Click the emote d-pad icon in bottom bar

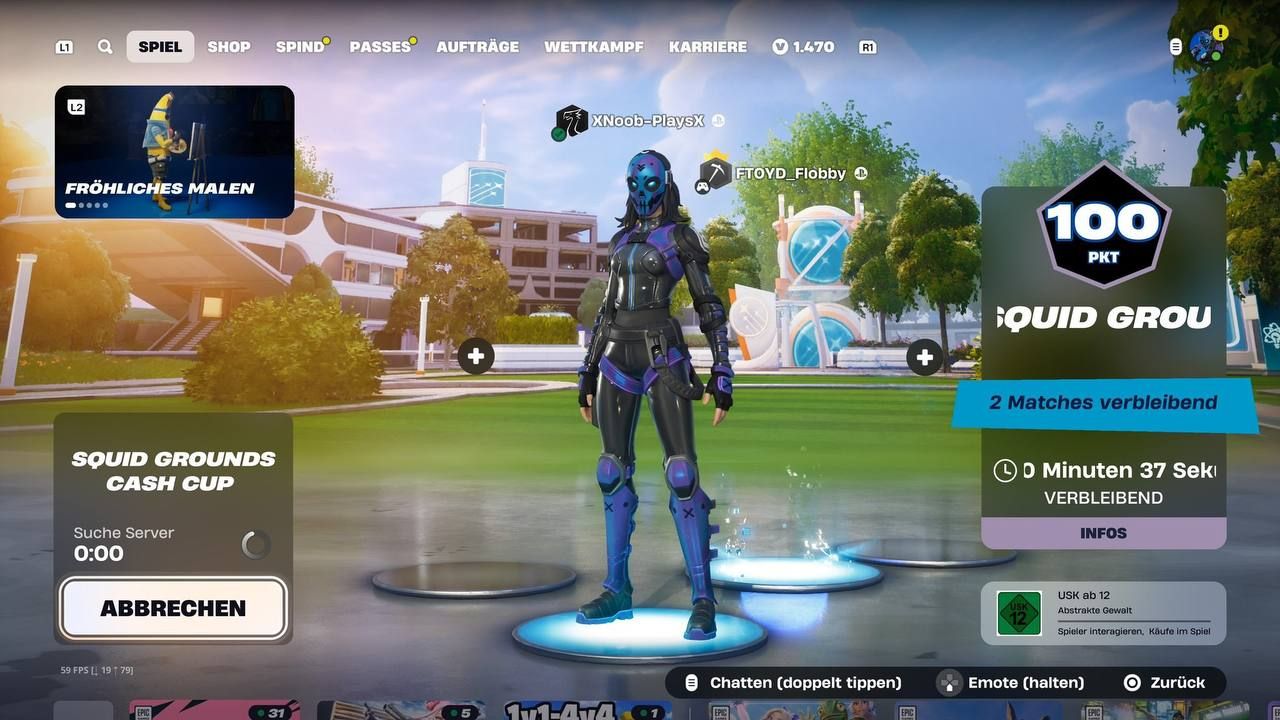pyautogui.click(x=948, y=683)
